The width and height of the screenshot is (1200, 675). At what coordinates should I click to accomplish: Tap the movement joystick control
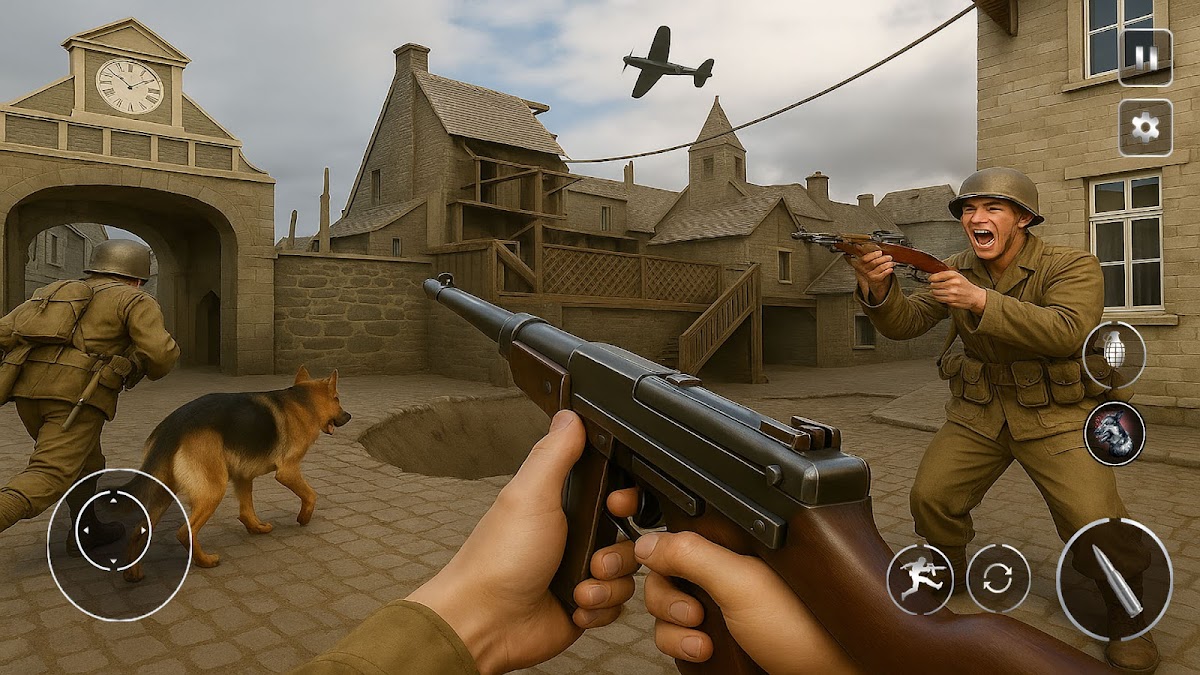(113, 531)
